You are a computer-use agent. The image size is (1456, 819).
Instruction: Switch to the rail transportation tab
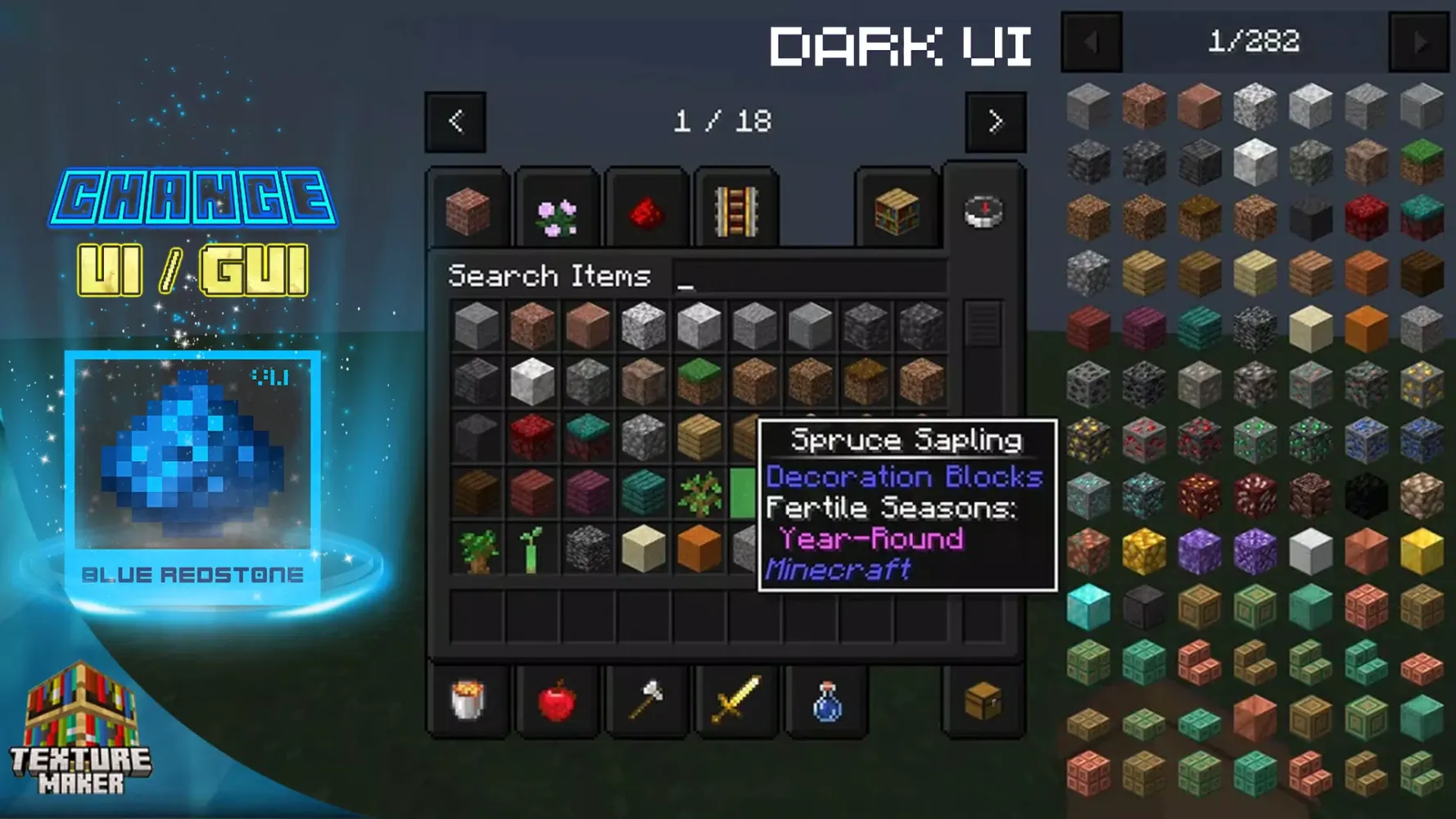point(735,211)
